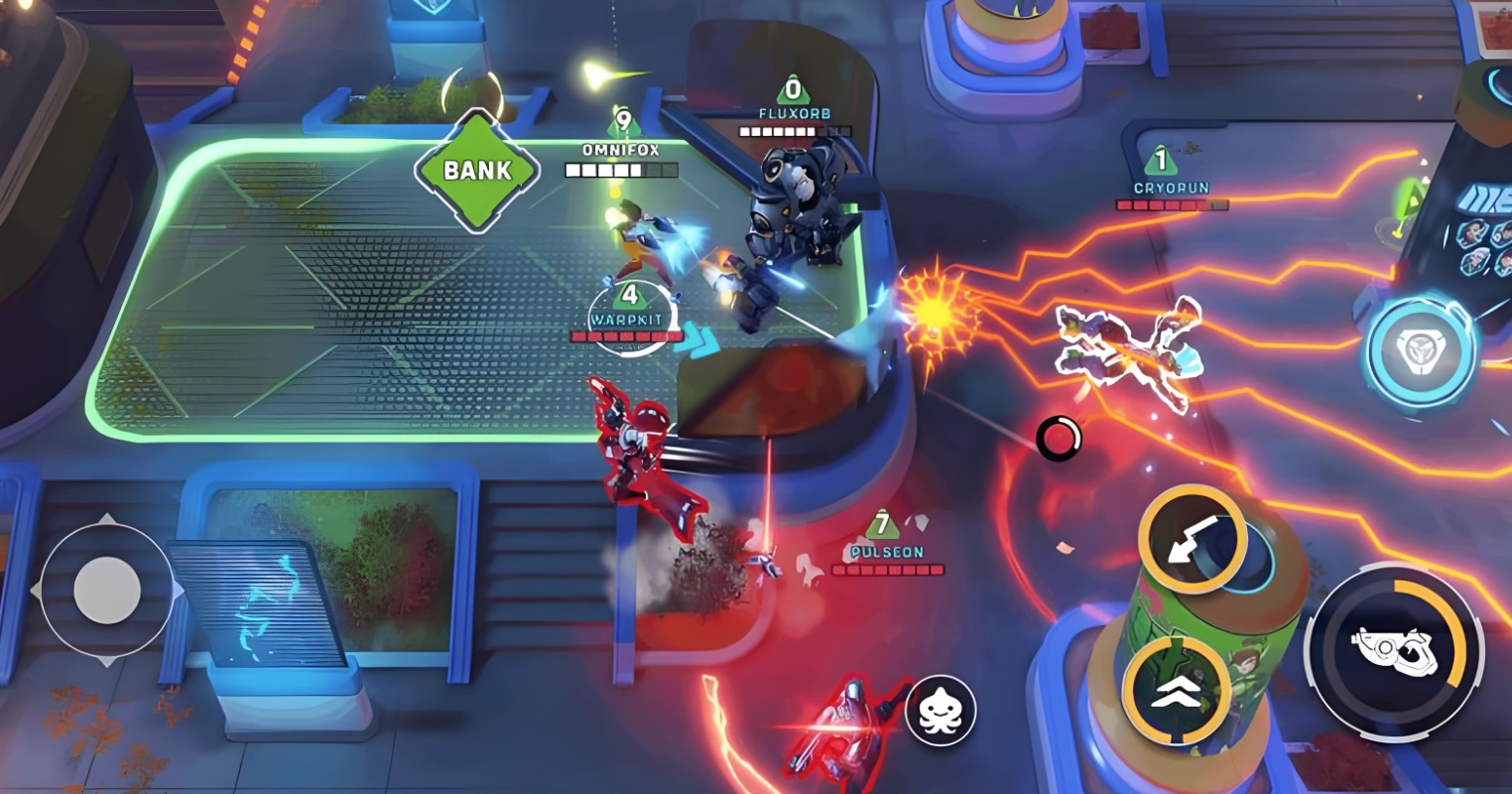Activate the diagonal arrow dash ability

pyautogui.click(x=1192, y=540)
